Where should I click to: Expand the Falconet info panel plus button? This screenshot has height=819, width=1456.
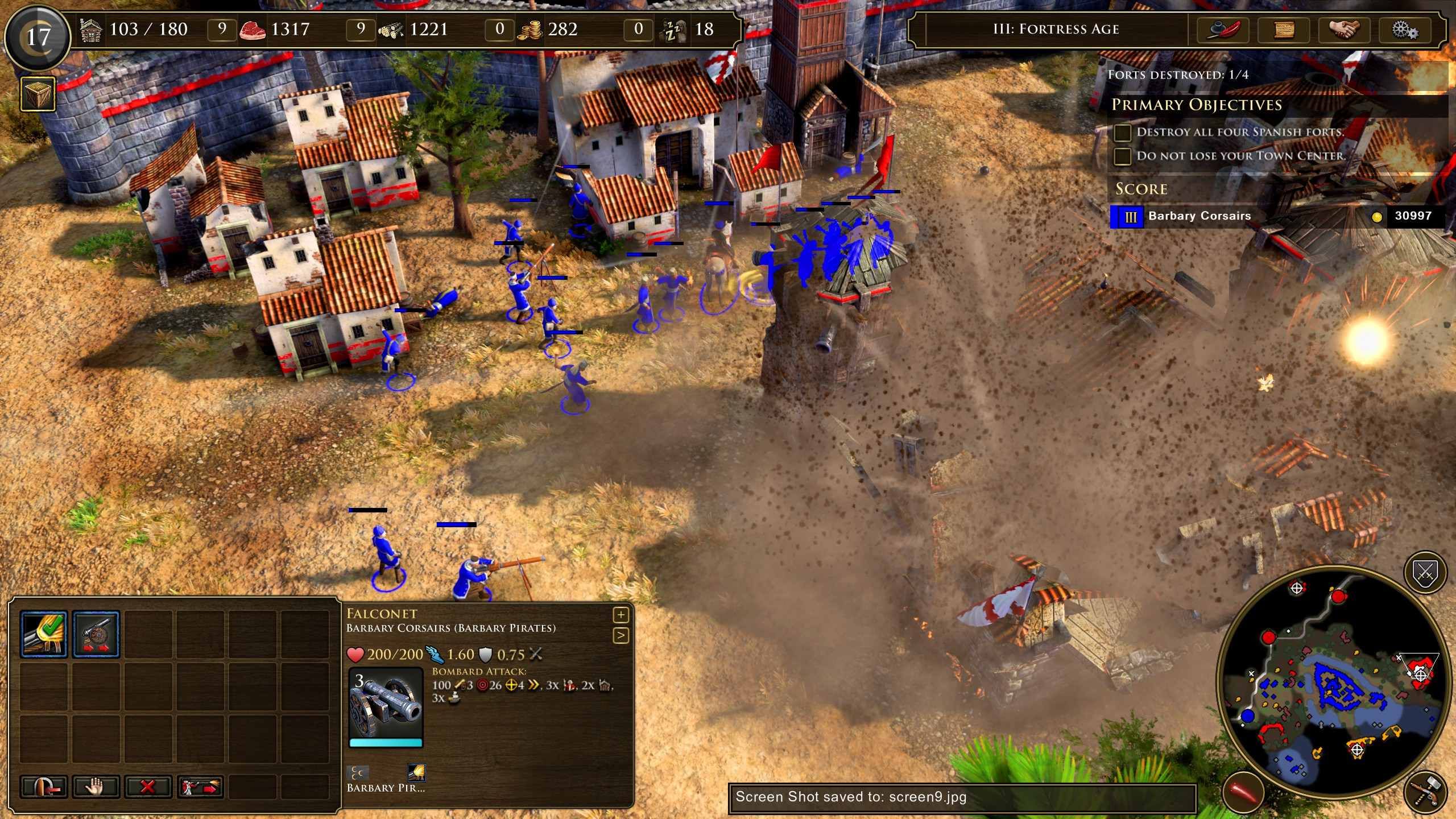coord(621,615)
